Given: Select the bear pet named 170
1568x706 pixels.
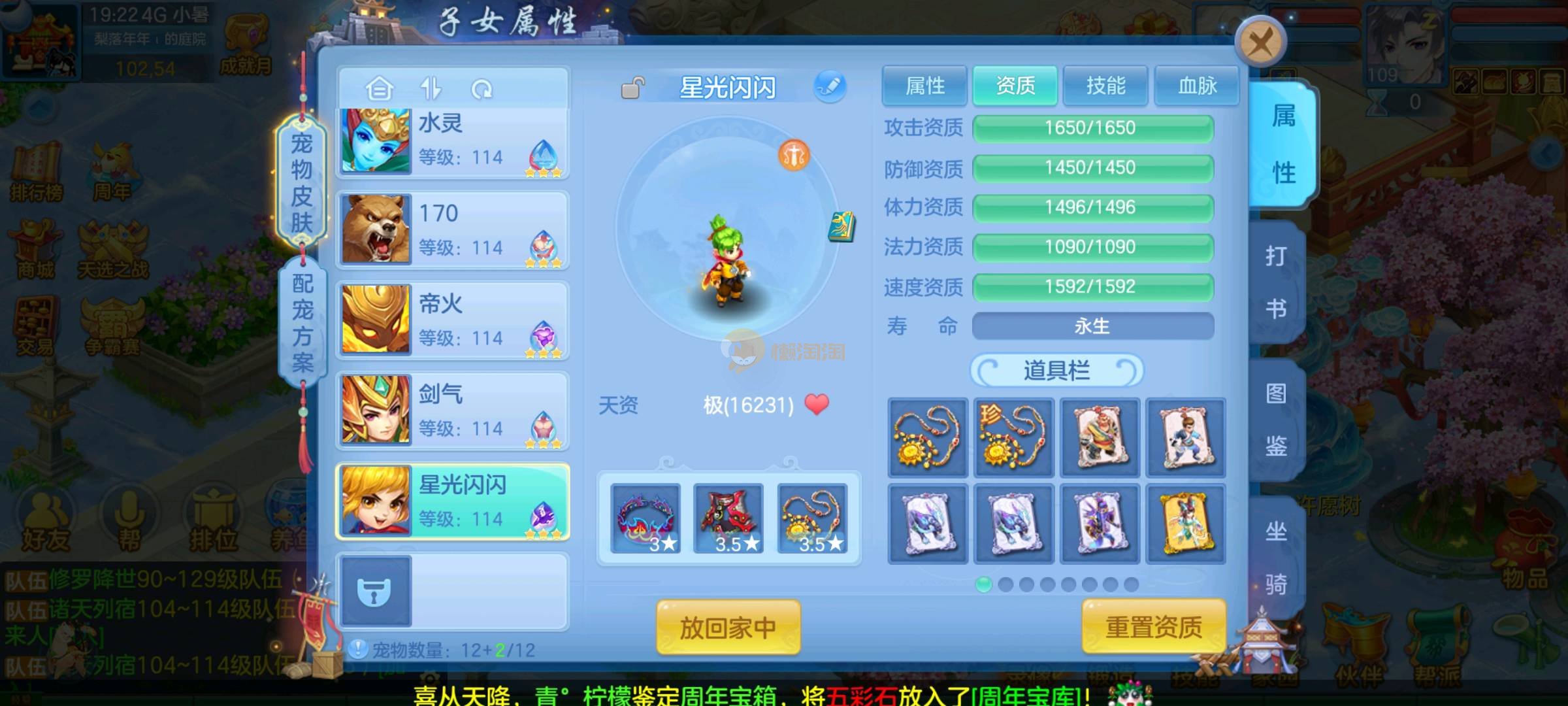Looking at the screenshot, I should tap(453, 230).
